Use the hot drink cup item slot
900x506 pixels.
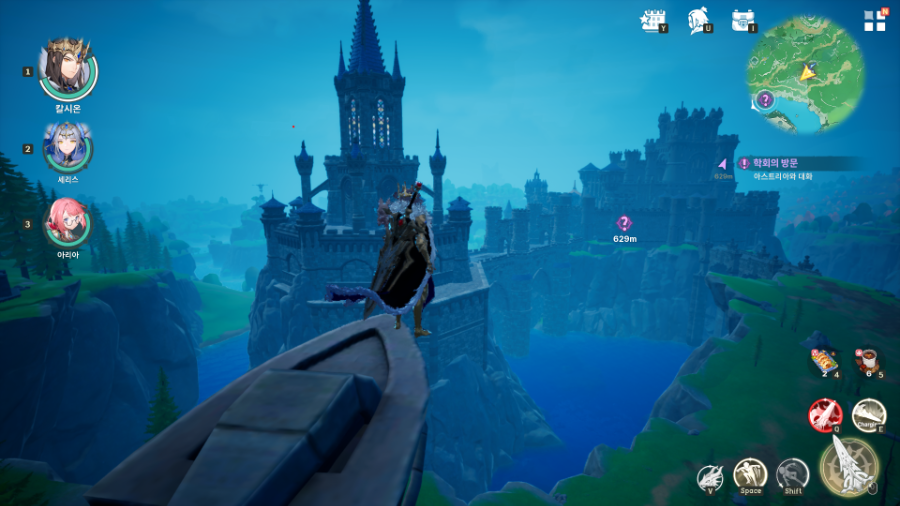click(x=866, y=360)
